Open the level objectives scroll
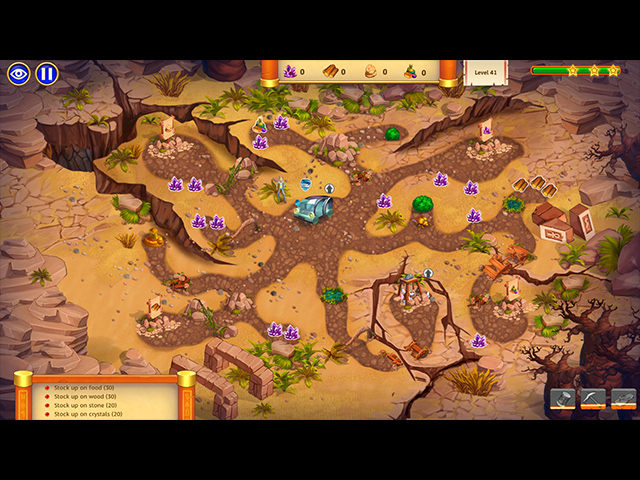Image resolution: width=640 pixels, height=480 pixels. pyautogui.click(x=104, y=398)
